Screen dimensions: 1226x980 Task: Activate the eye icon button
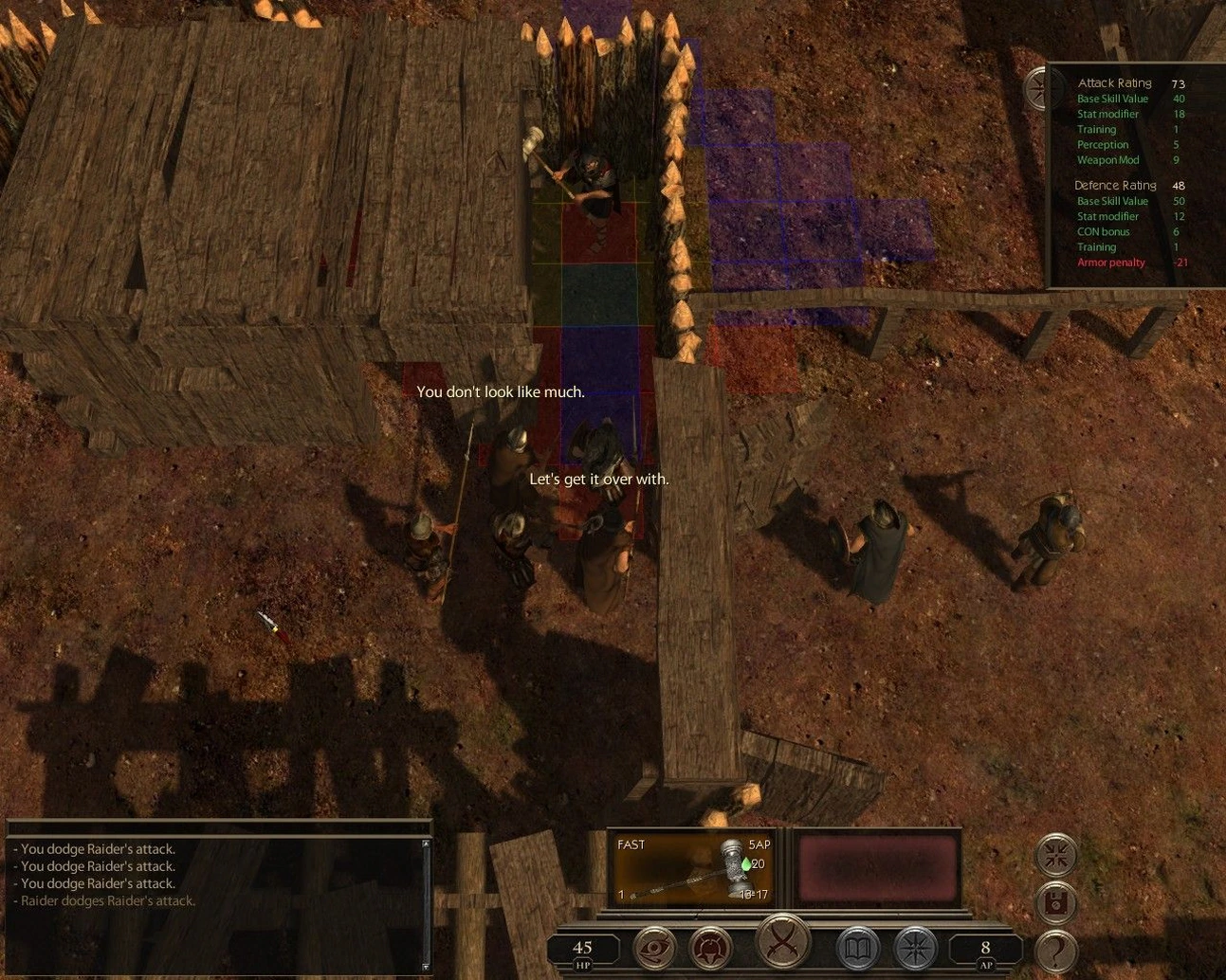655,948
